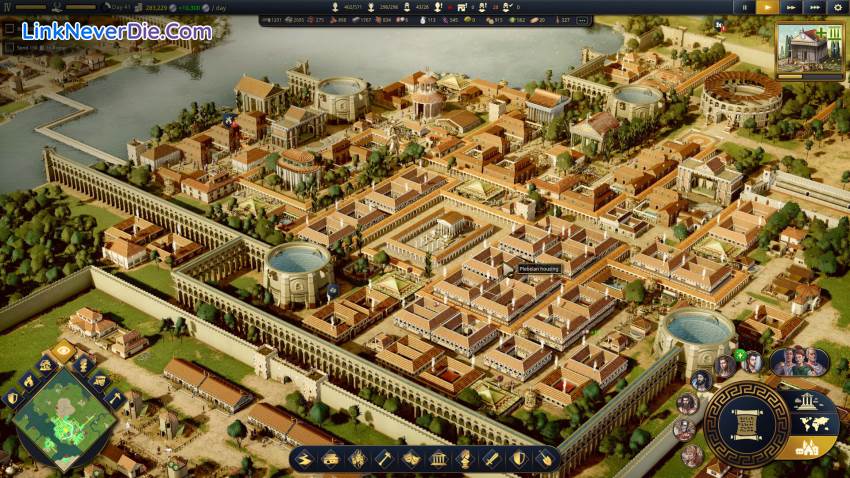Expand the resource bar ellipsis button
Viewport: 850px width, 478px height.
pyautogui.click(x=583, y=20)
